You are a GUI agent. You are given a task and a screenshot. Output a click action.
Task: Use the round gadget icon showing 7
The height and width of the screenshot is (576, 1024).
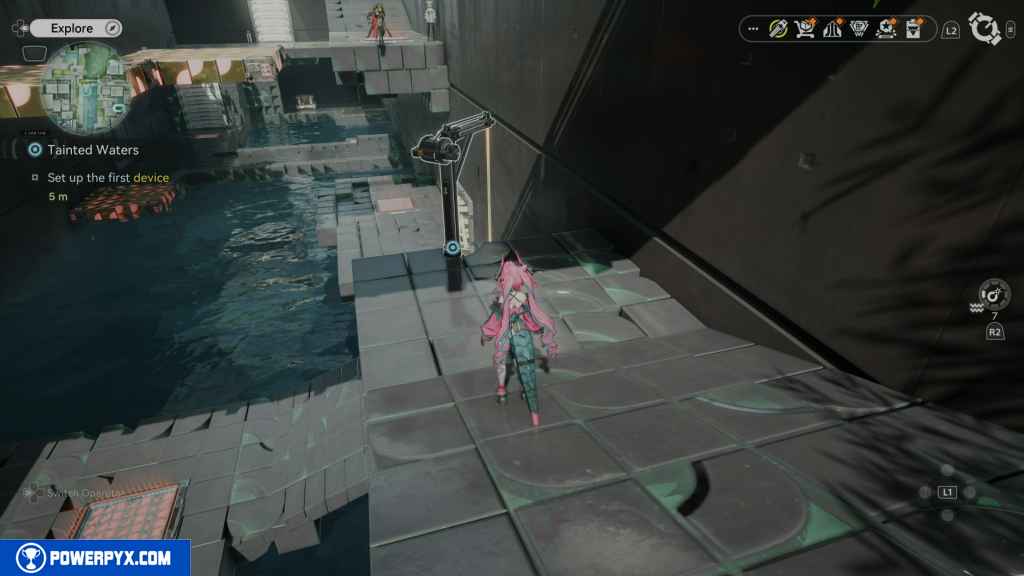point(994,295)
